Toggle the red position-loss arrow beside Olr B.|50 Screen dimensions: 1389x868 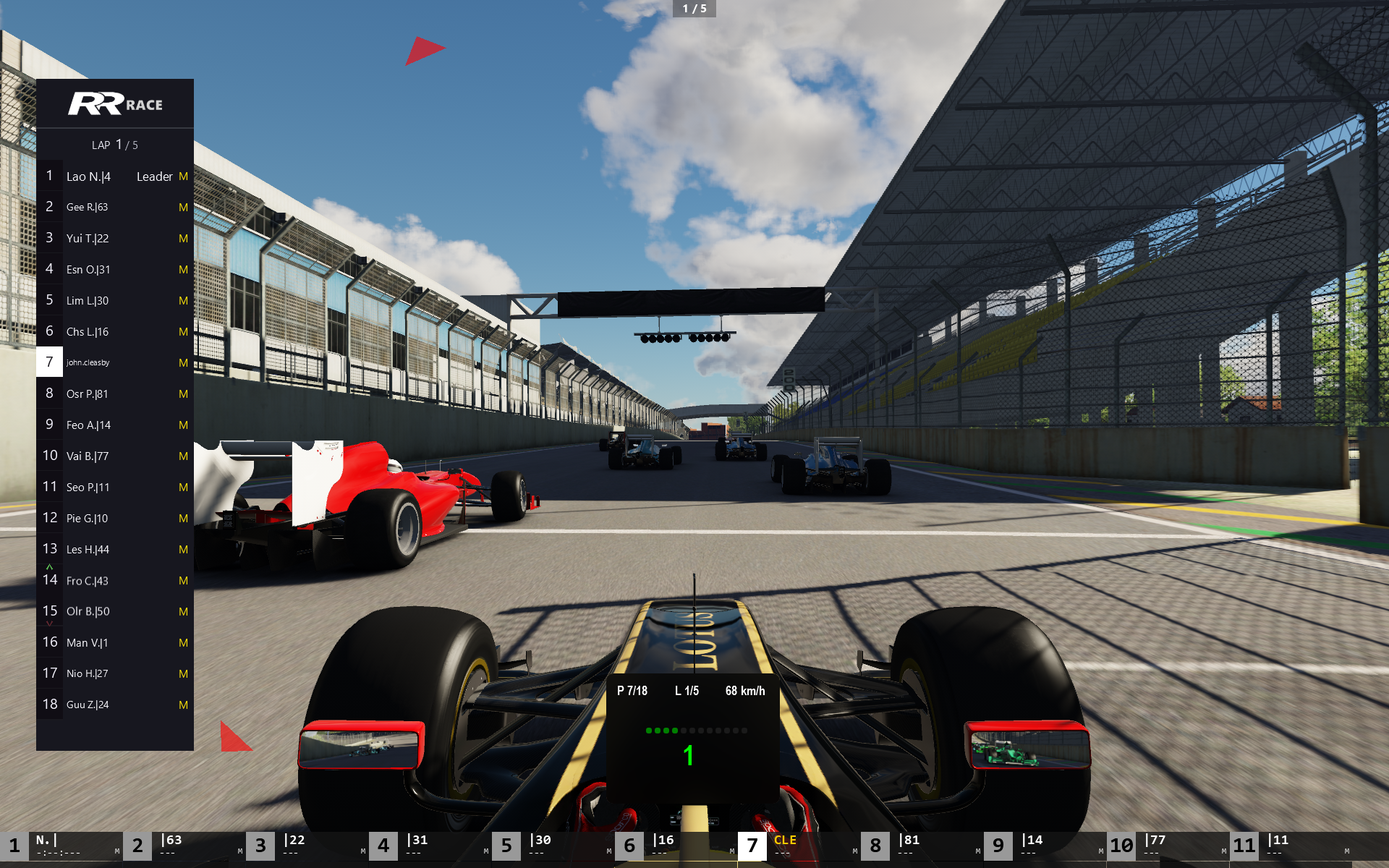(x=50, y=622)
